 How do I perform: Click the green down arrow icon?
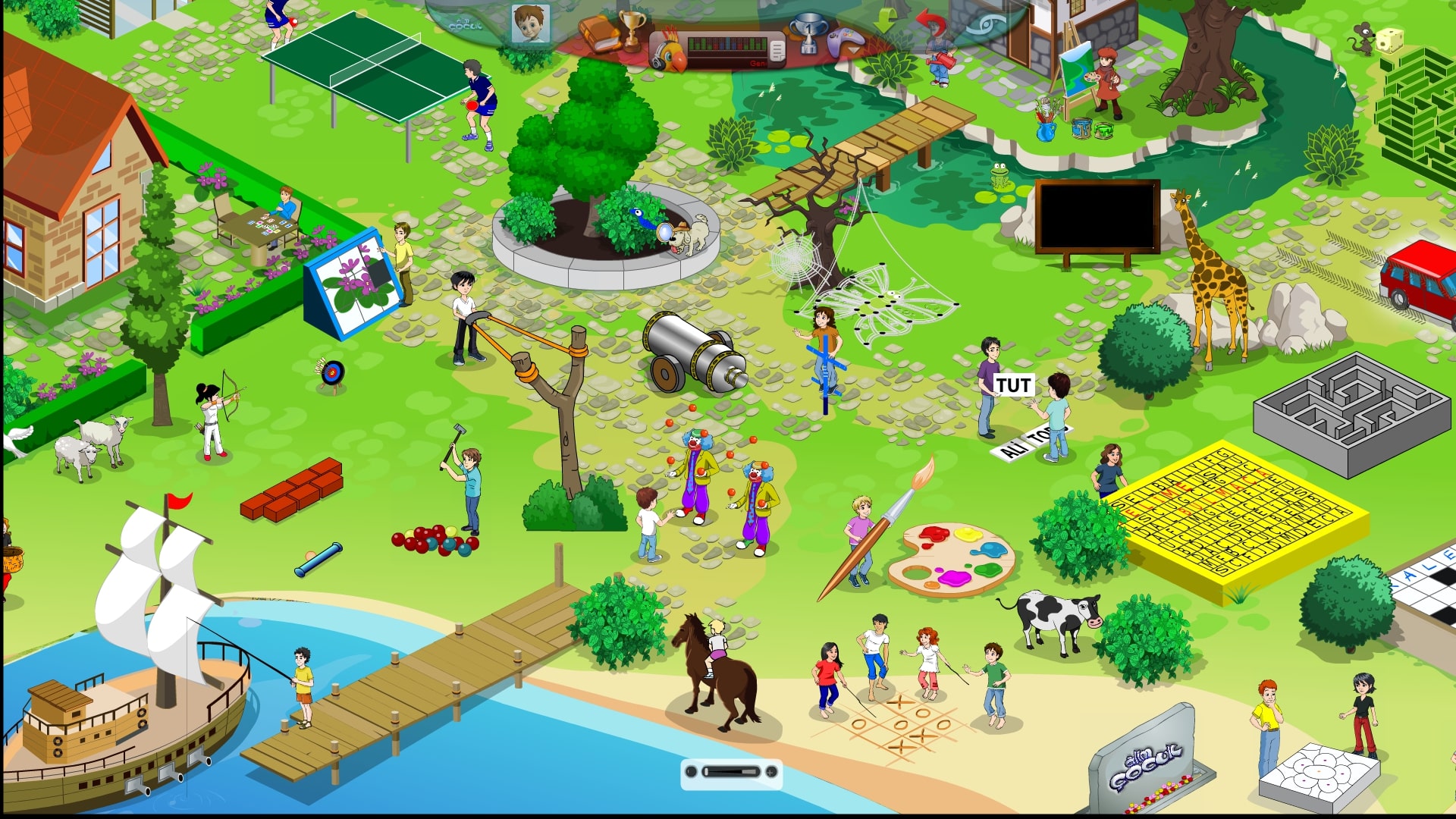[885, 20]
